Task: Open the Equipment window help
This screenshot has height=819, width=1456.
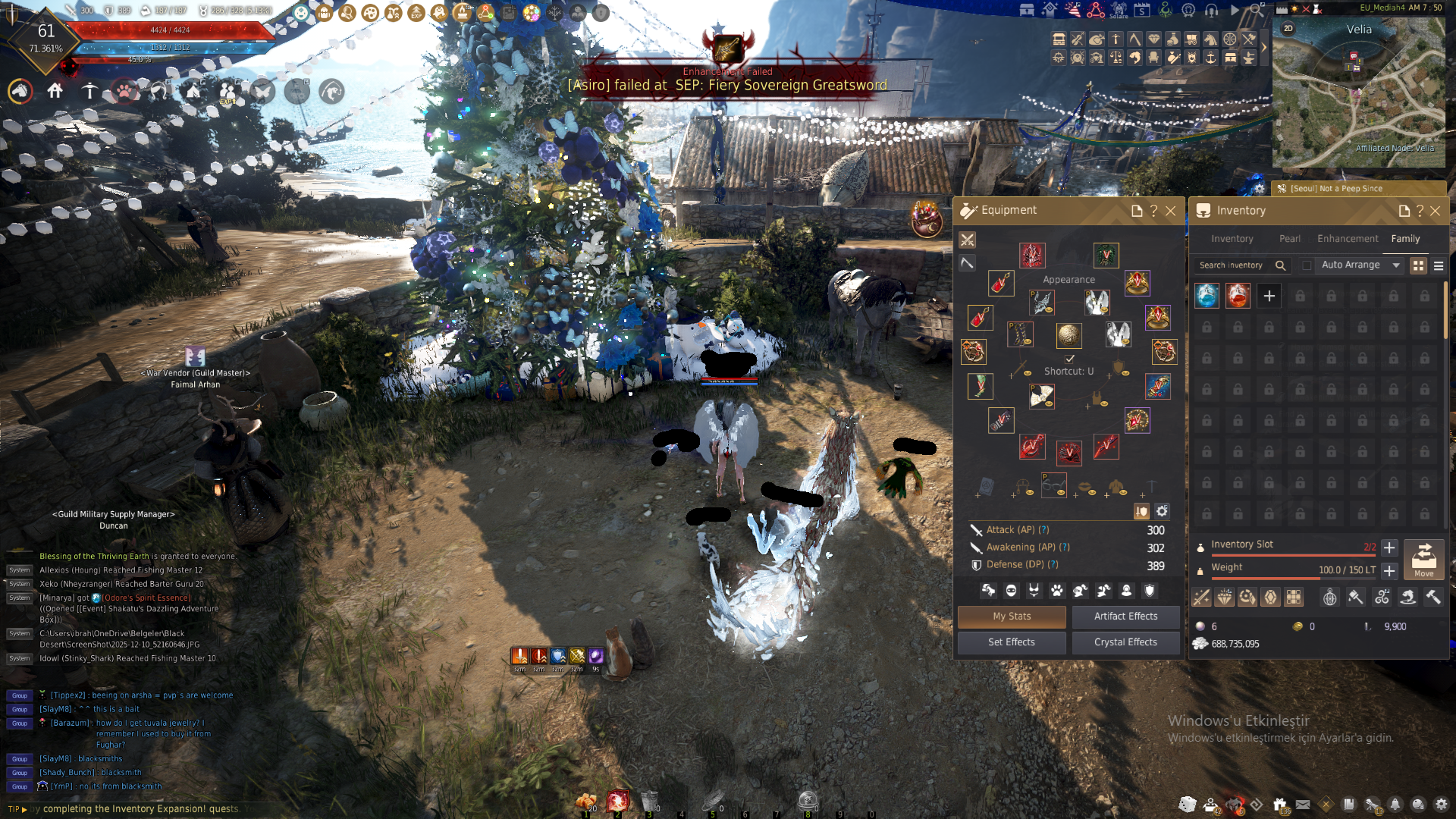Action: pos(1153,211)
